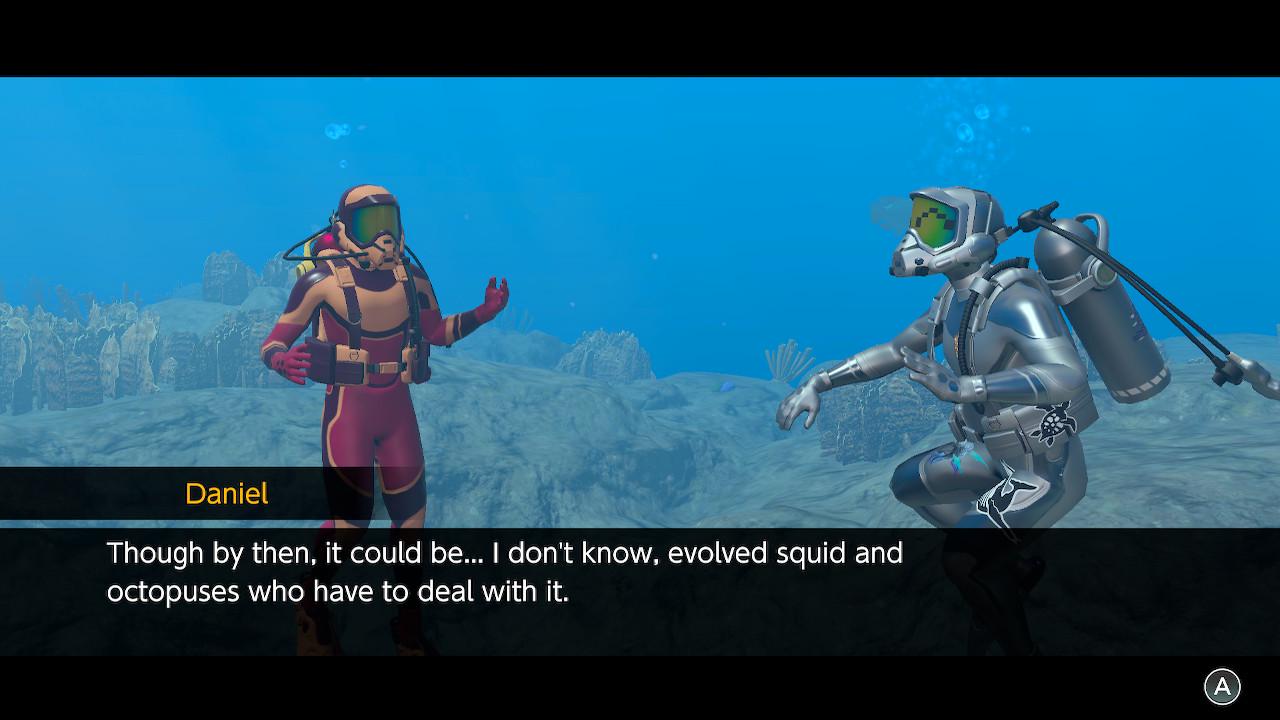Click the small fish swimming mid-screen

[727, 386]
